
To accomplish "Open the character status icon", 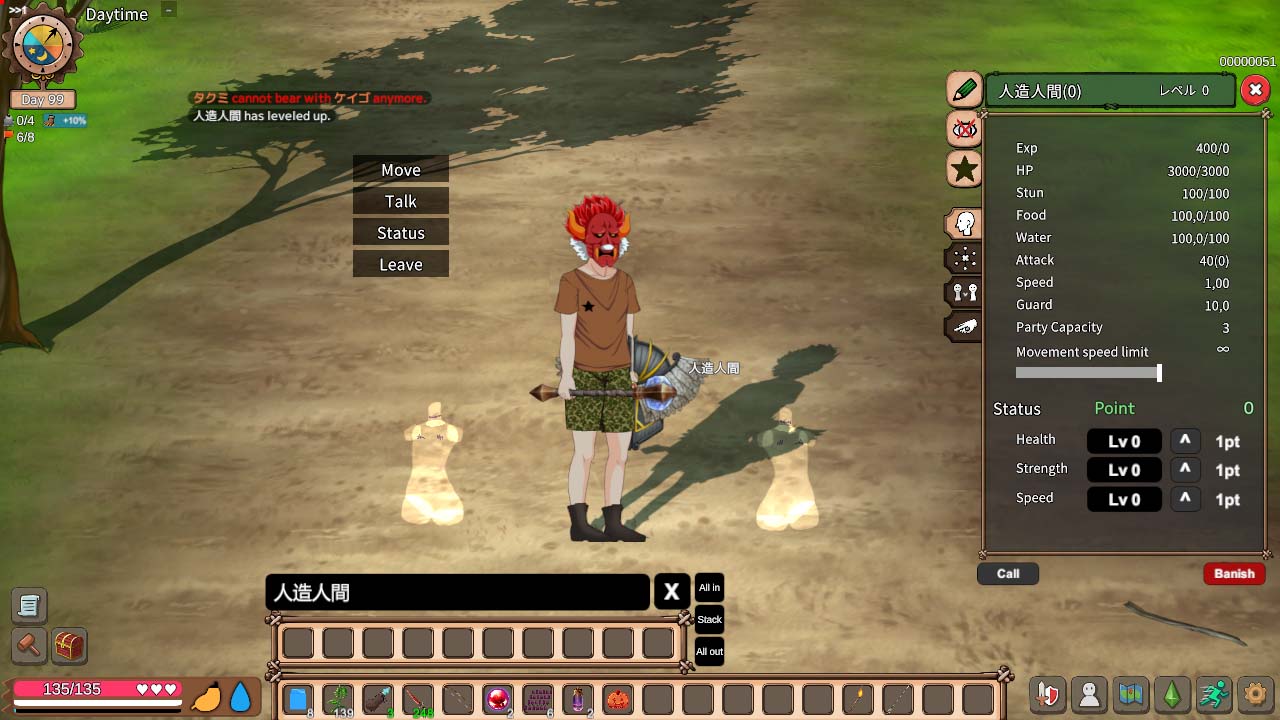I will click(1089, 694).
